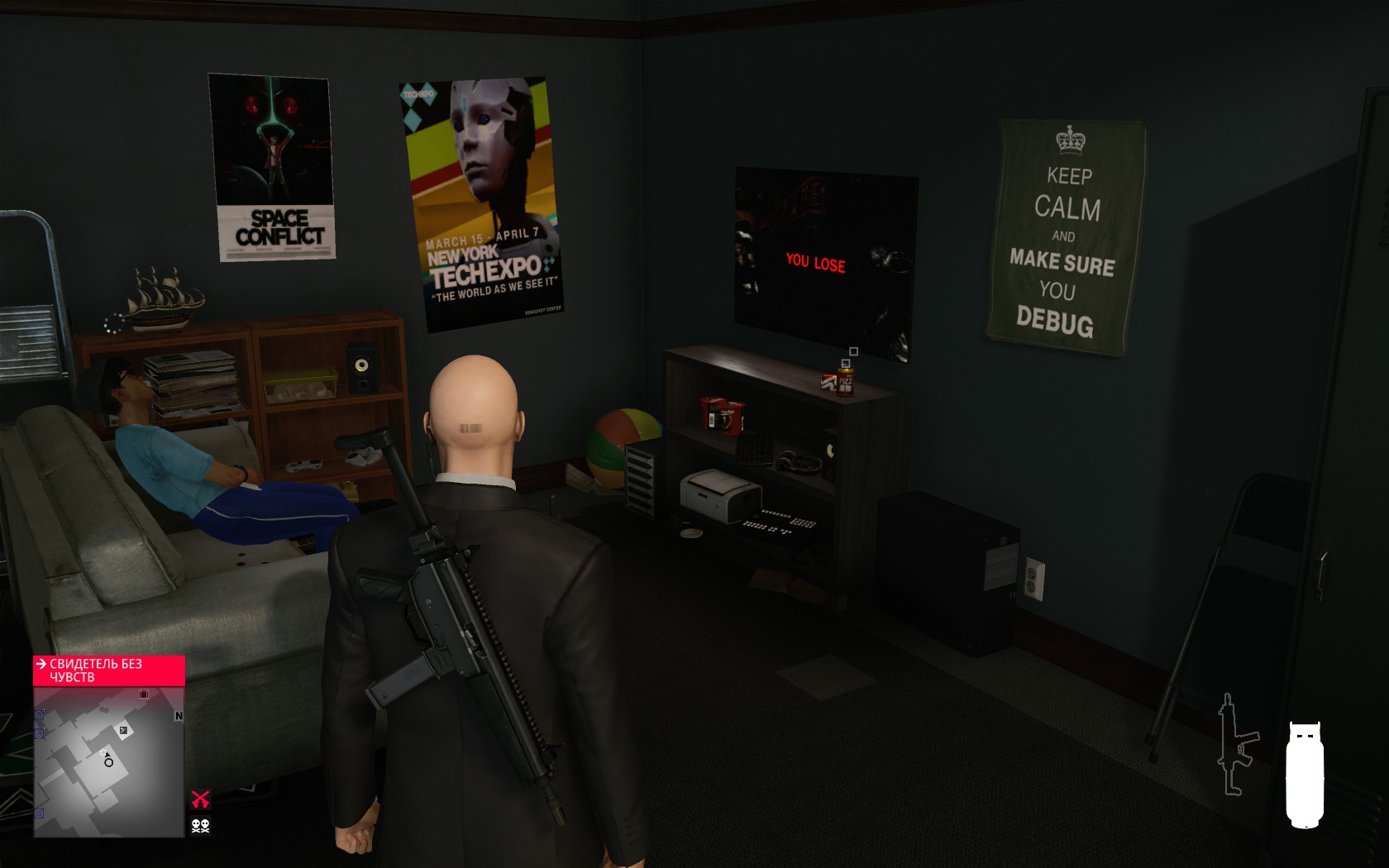Click the crossed pistols combat status icon
Screen dimensions: 1389x868
pos(202,799)
